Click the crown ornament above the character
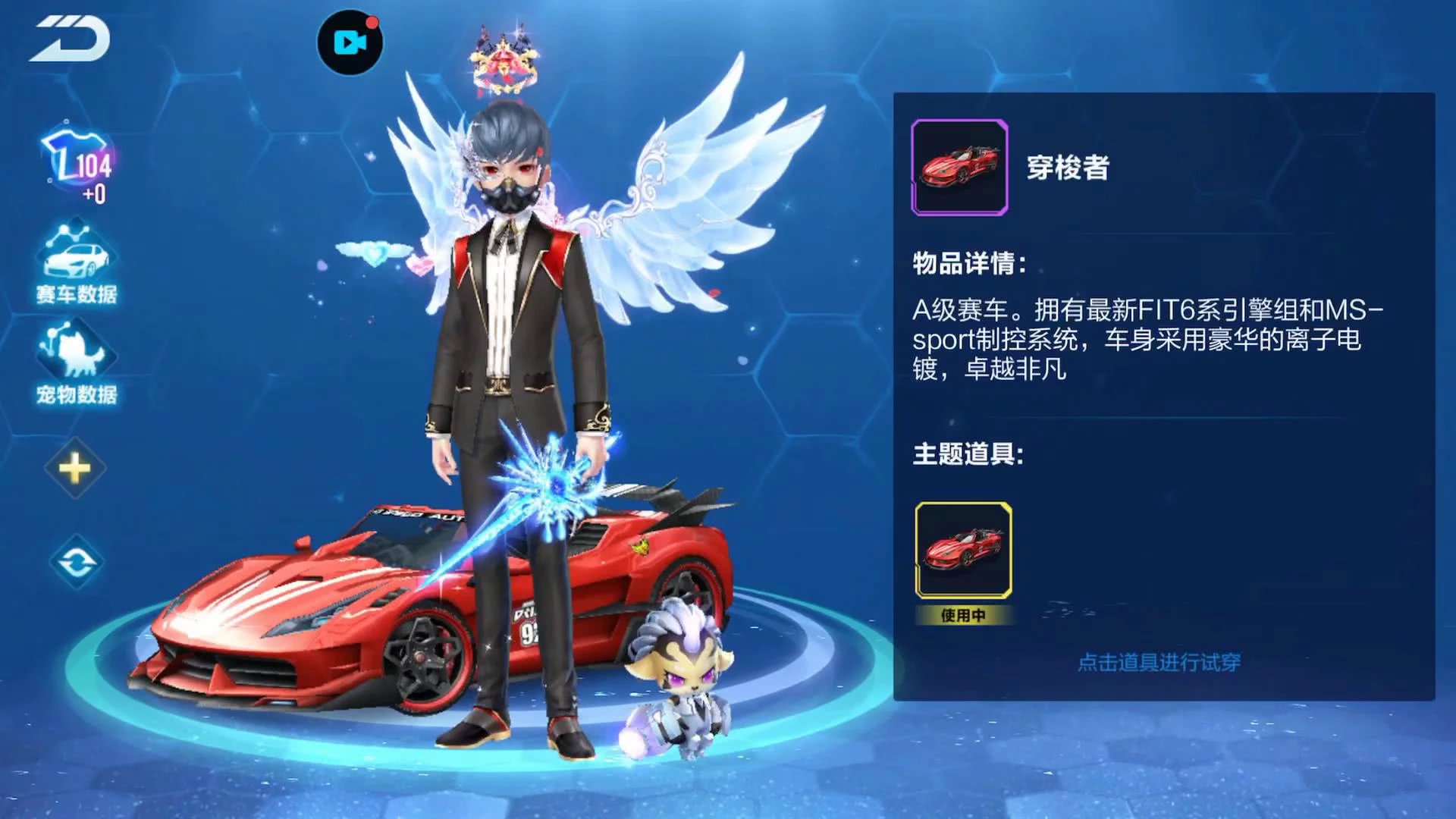This screenshot has width=1456, height=819. point(503,61)
